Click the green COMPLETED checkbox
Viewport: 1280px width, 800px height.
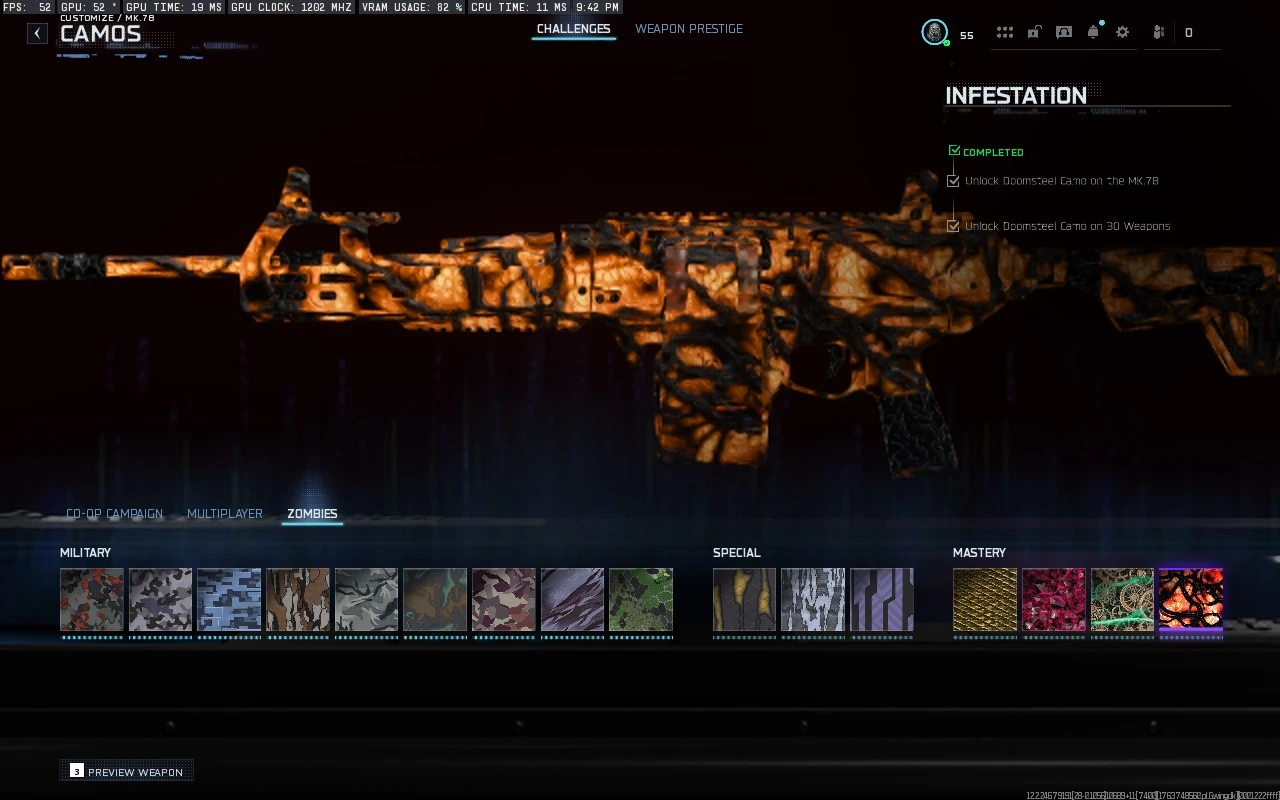click(x=953, y=149)
